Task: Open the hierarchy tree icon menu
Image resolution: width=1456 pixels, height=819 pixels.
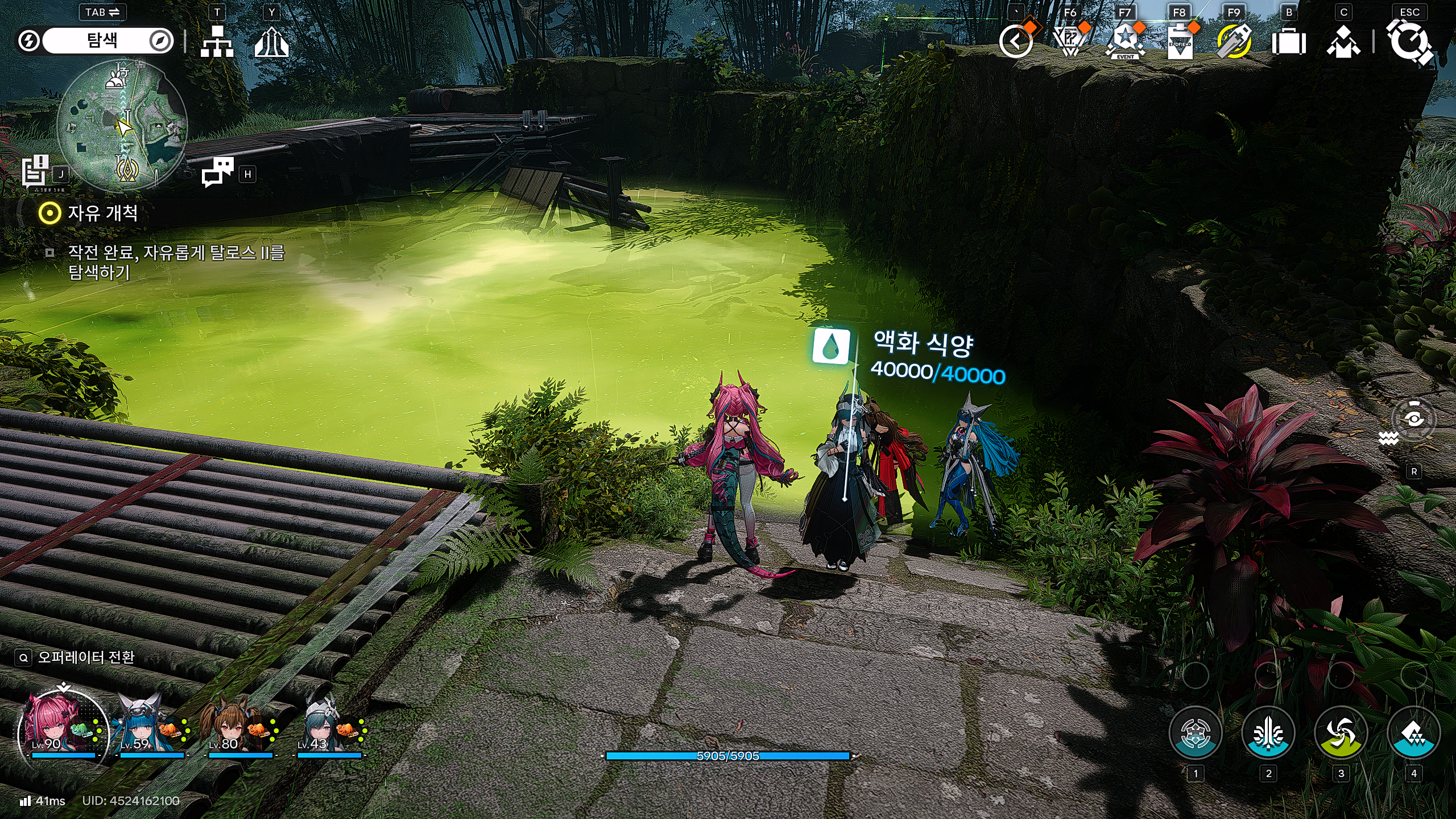Action: tap(217, 42)
